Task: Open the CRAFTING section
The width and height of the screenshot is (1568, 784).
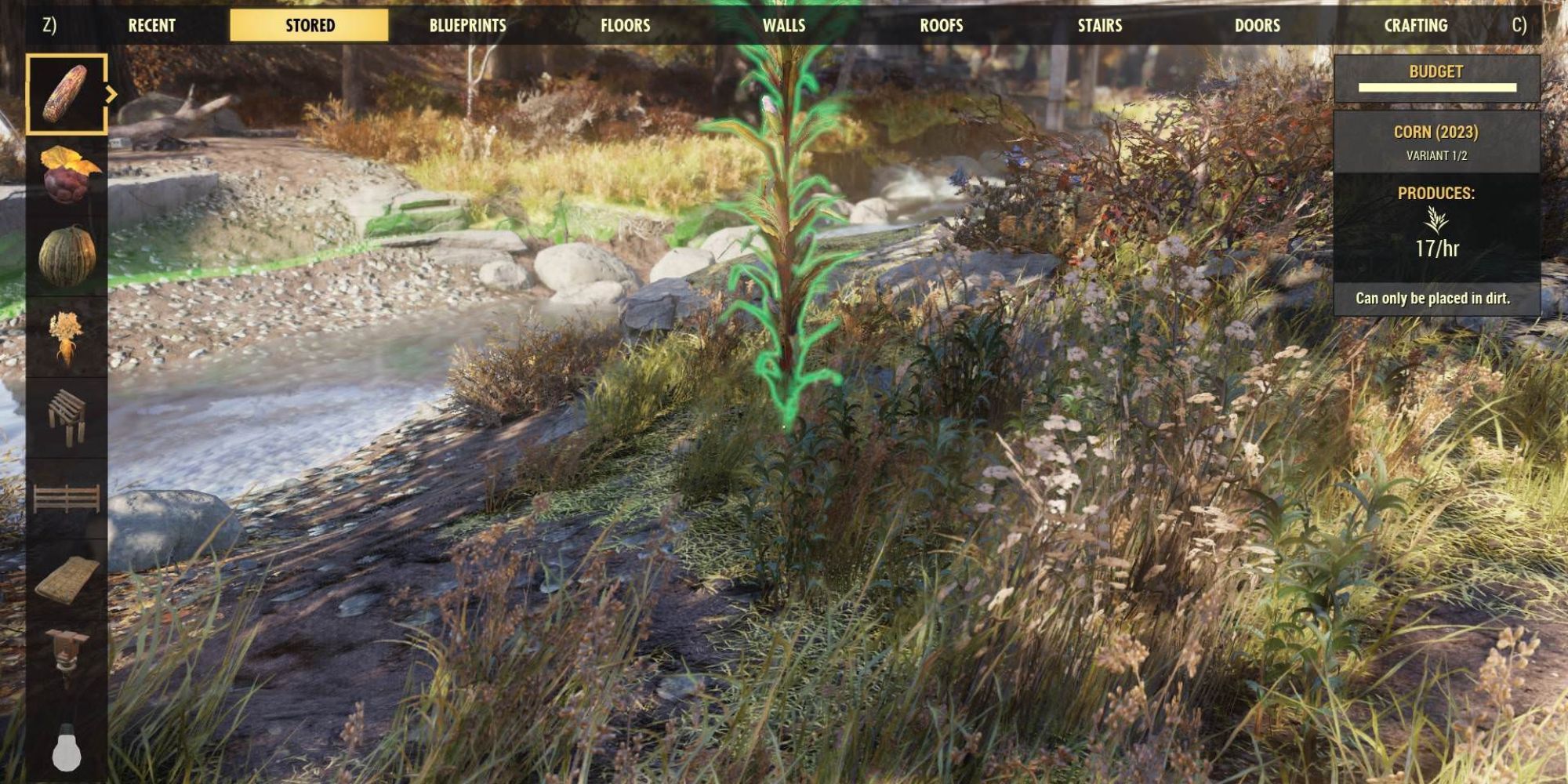Action: click(x=1417, y=24)
